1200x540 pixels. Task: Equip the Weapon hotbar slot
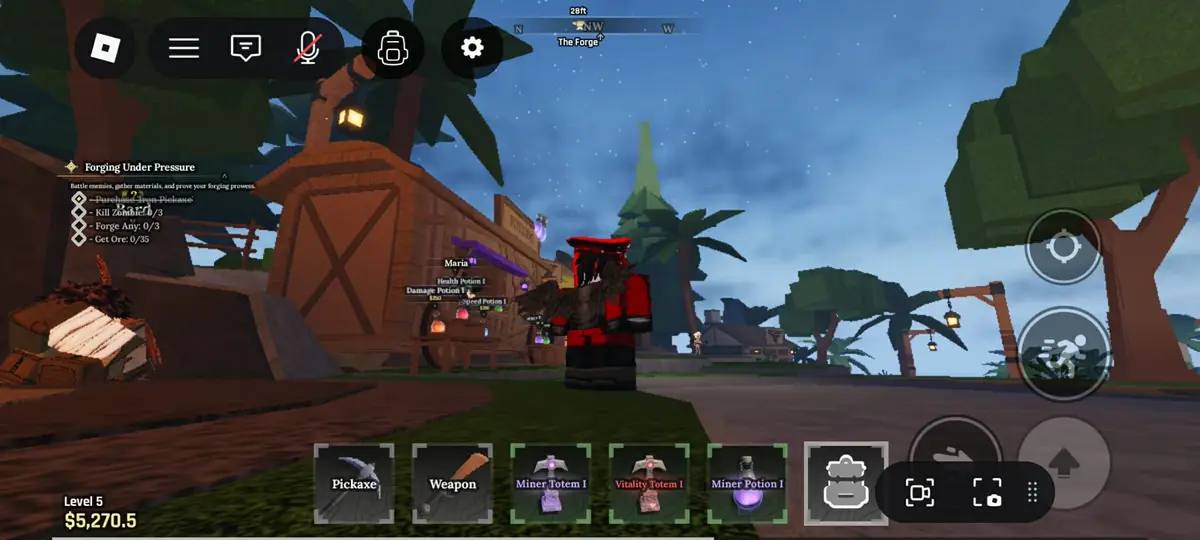(x=453, y=484)
